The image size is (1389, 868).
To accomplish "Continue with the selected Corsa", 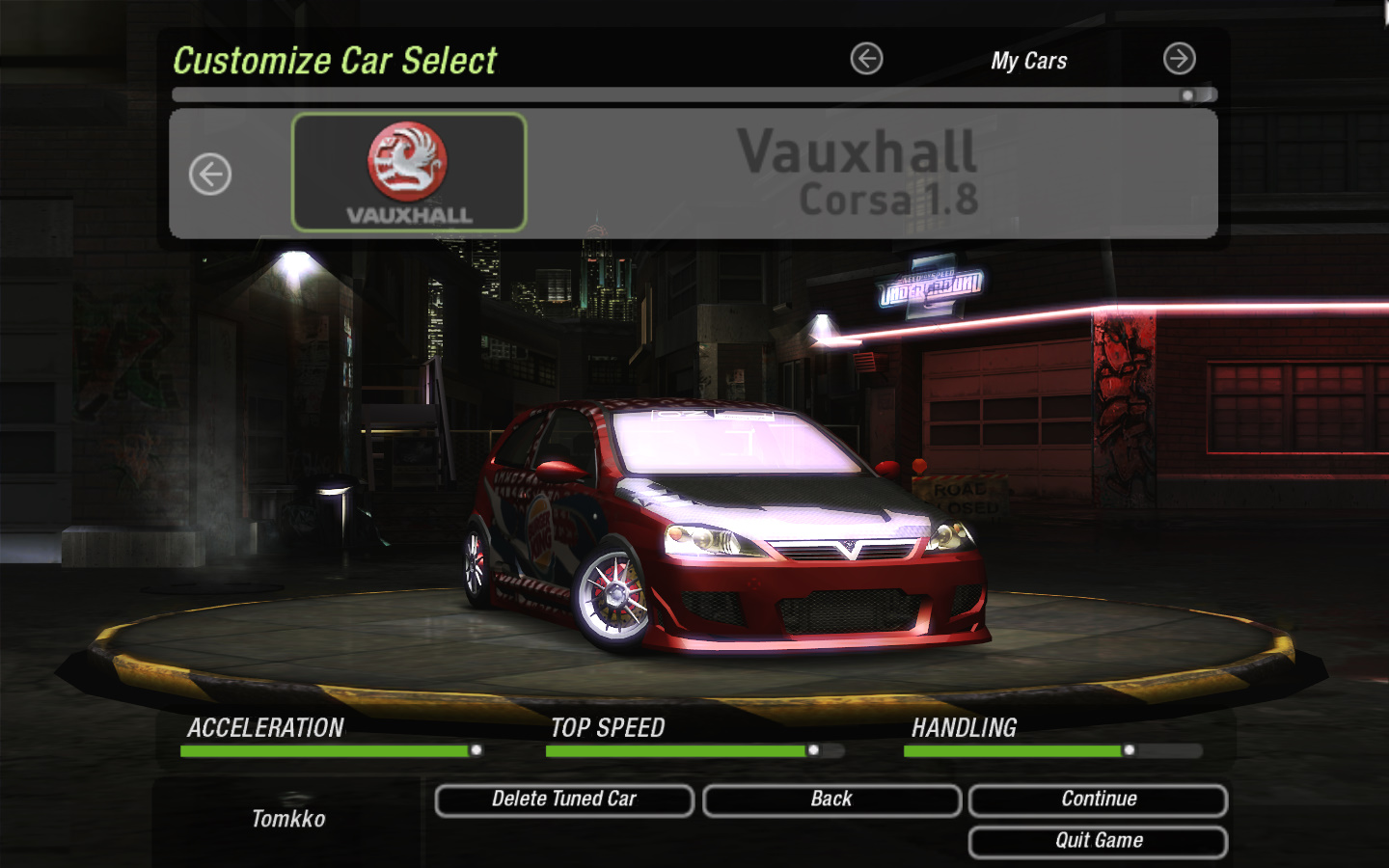I will click(x=1098, y=800).
